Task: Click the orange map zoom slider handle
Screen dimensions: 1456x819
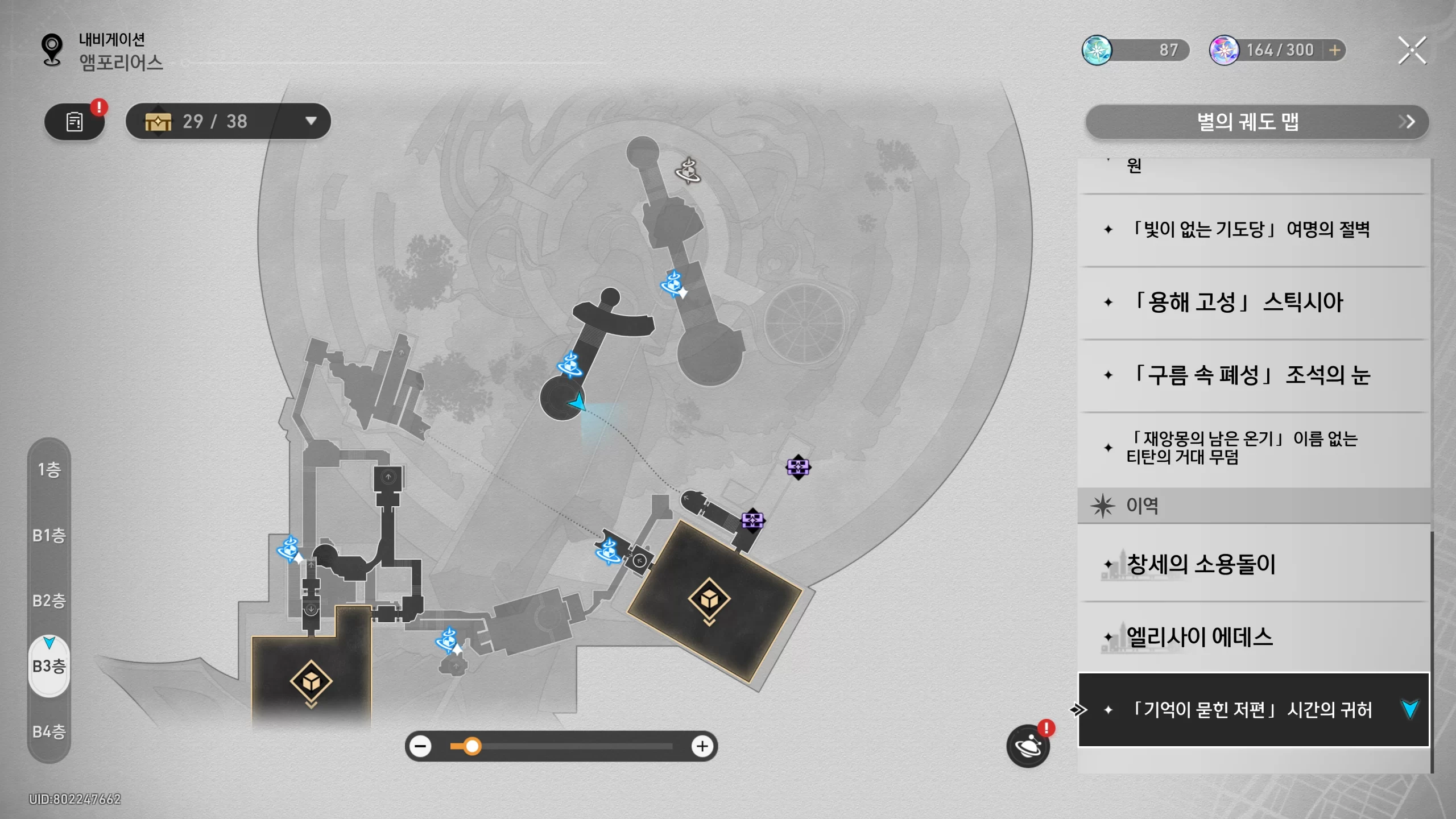Action: tap(472, 746)
